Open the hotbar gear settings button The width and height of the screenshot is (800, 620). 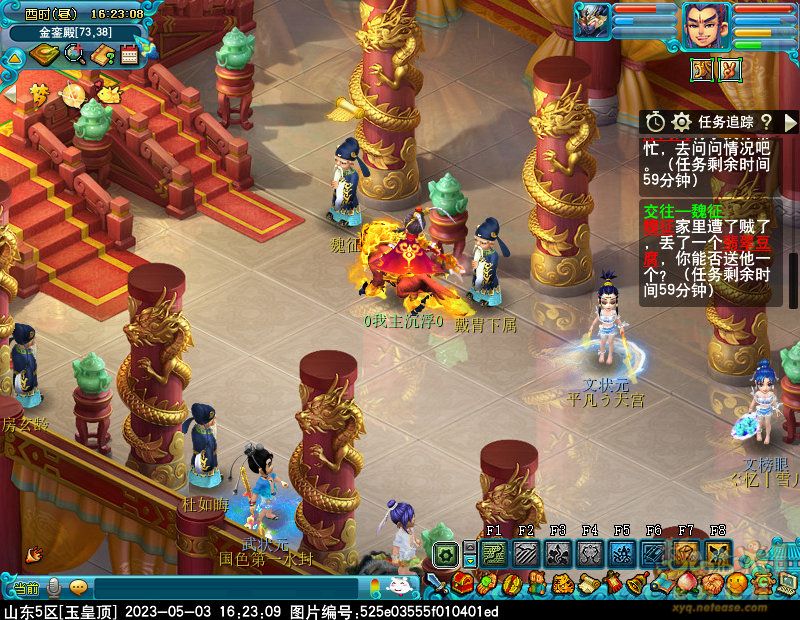pyautogui.click(x=444, y=553)
